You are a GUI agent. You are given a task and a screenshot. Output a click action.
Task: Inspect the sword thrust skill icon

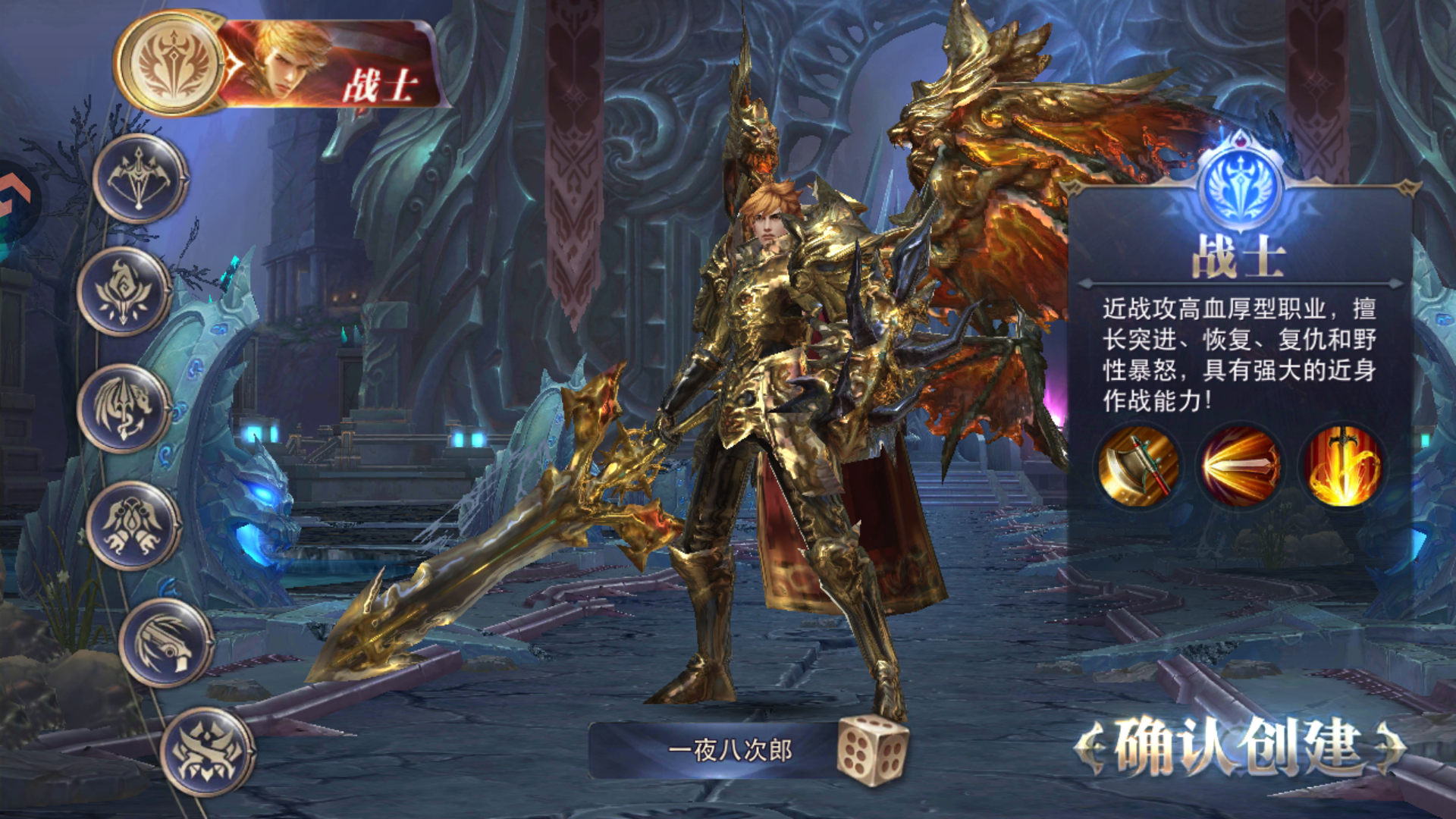(x=1240, y=466)
